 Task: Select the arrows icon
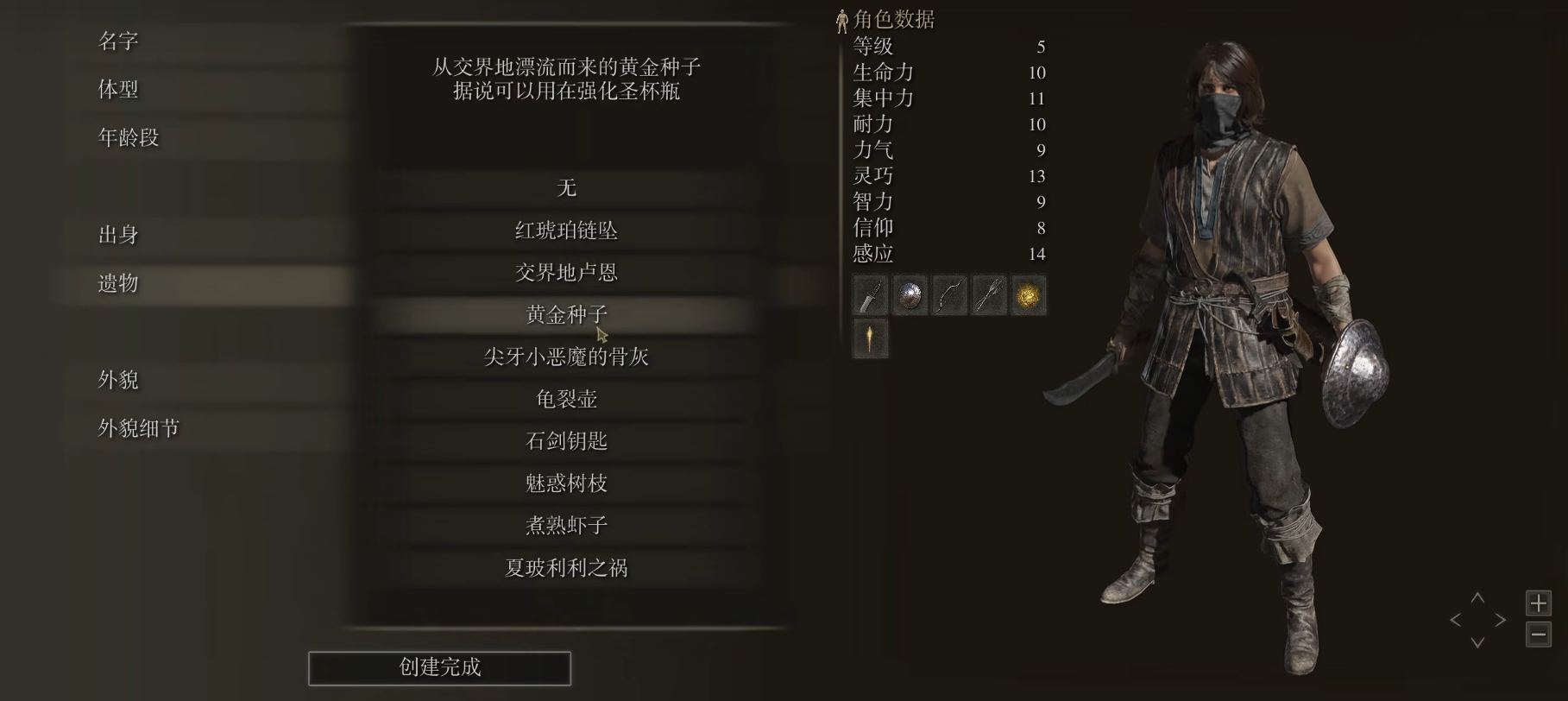click(989, 294)
